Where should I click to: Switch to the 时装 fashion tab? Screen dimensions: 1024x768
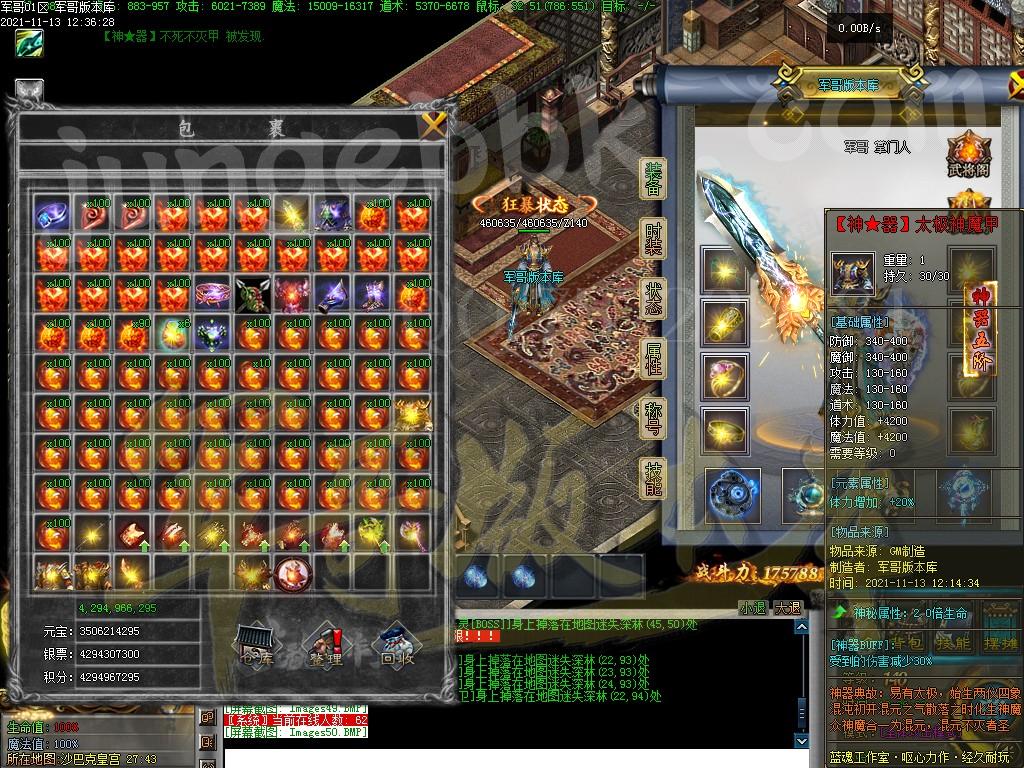click(x=653, y=241)
